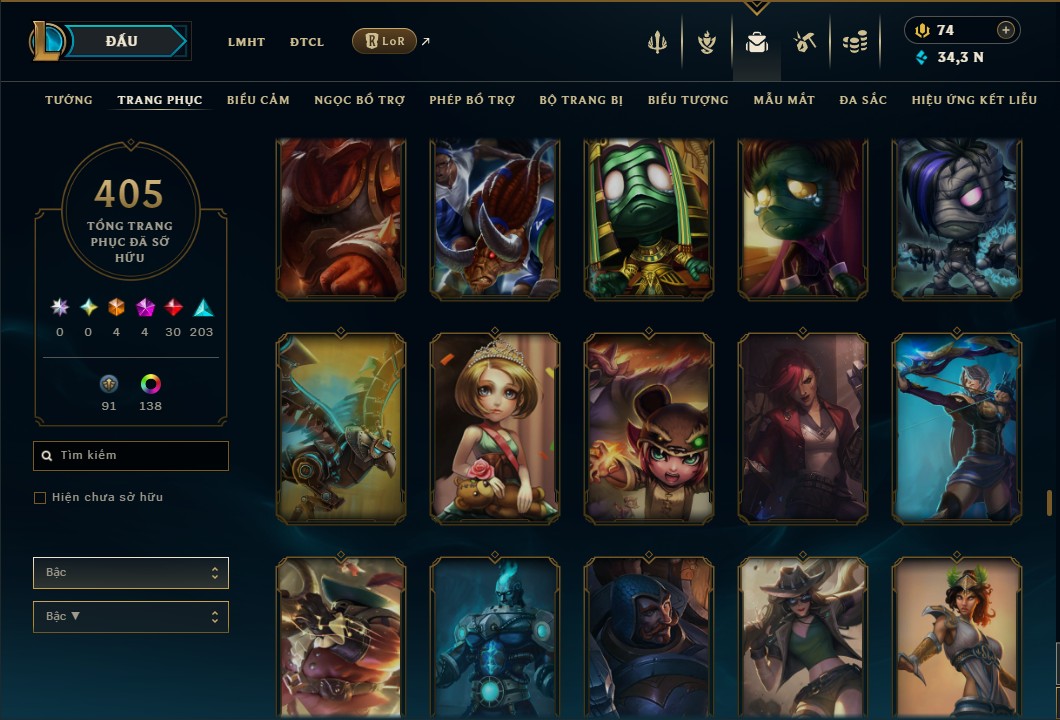The height and width of the screenshot is (720, 1060).
Task: Open the loot chest hammer icon
Action: pyautogui.click(x=805, y=42)
